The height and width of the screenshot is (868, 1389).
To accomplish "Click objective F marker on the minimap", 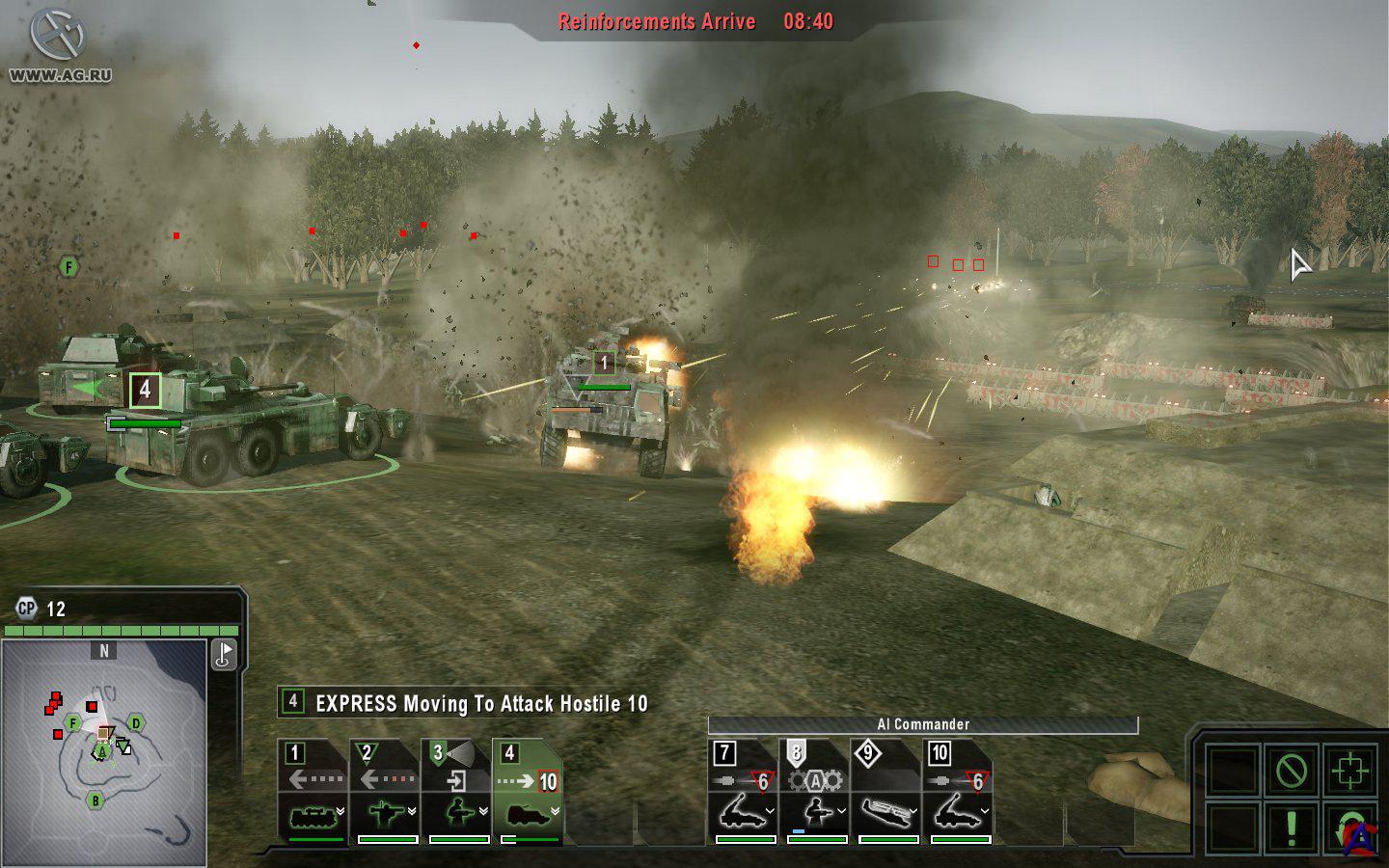I will pyautogui.click(x=73, y=723).
